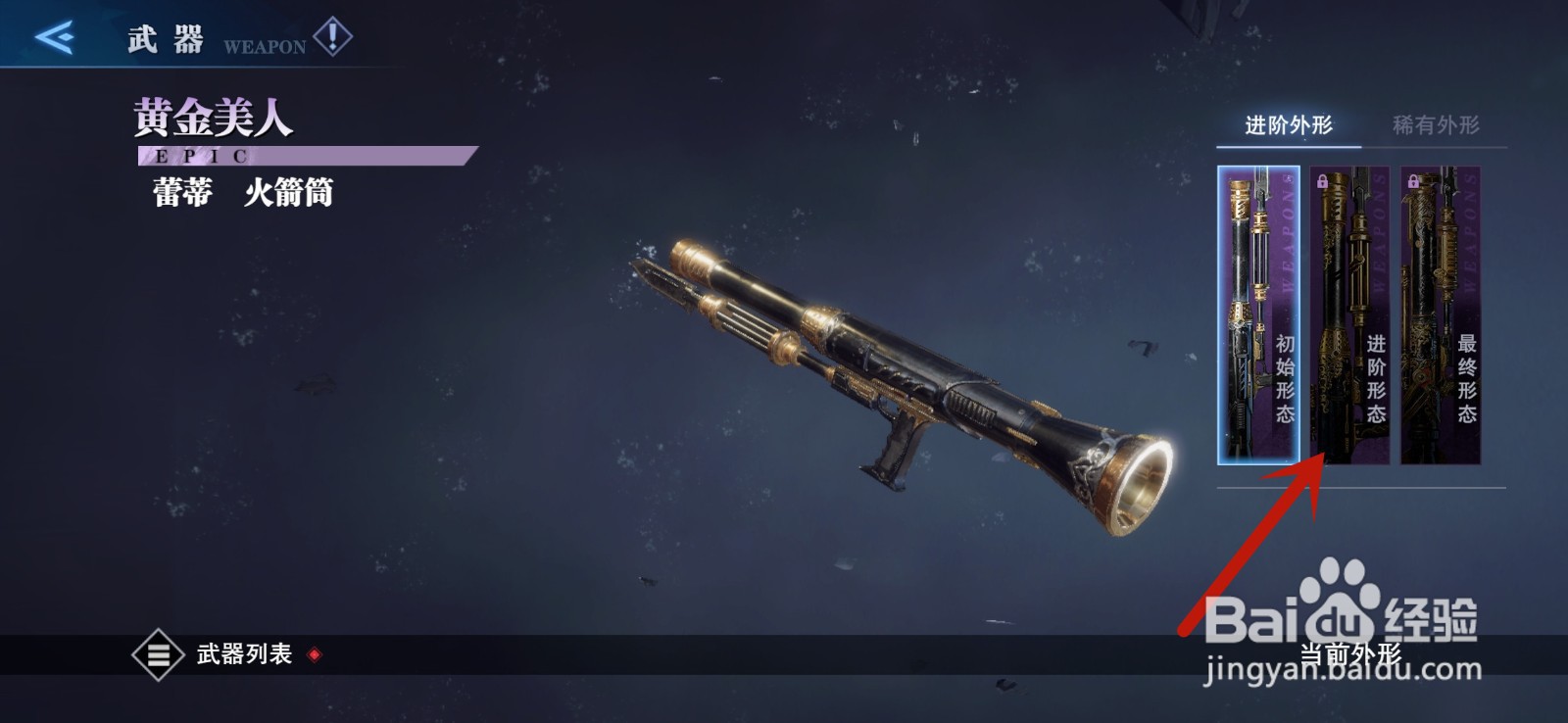The width and height of the screenshot is (1568, 723).
Task: Go back using the arrow button
Action: (x=55, y=37)
